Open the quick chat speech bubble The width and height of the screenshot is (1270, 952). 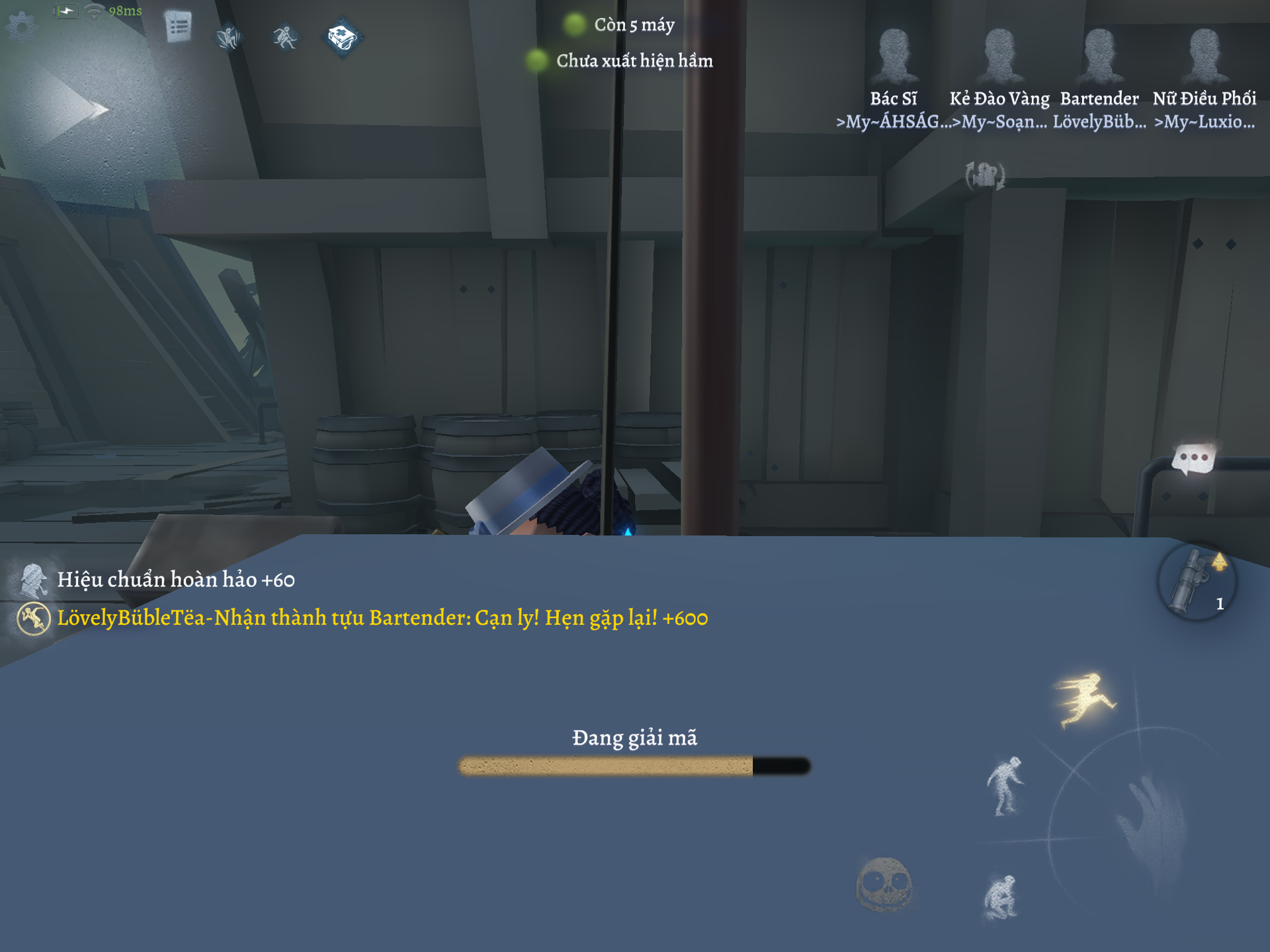1193,458
